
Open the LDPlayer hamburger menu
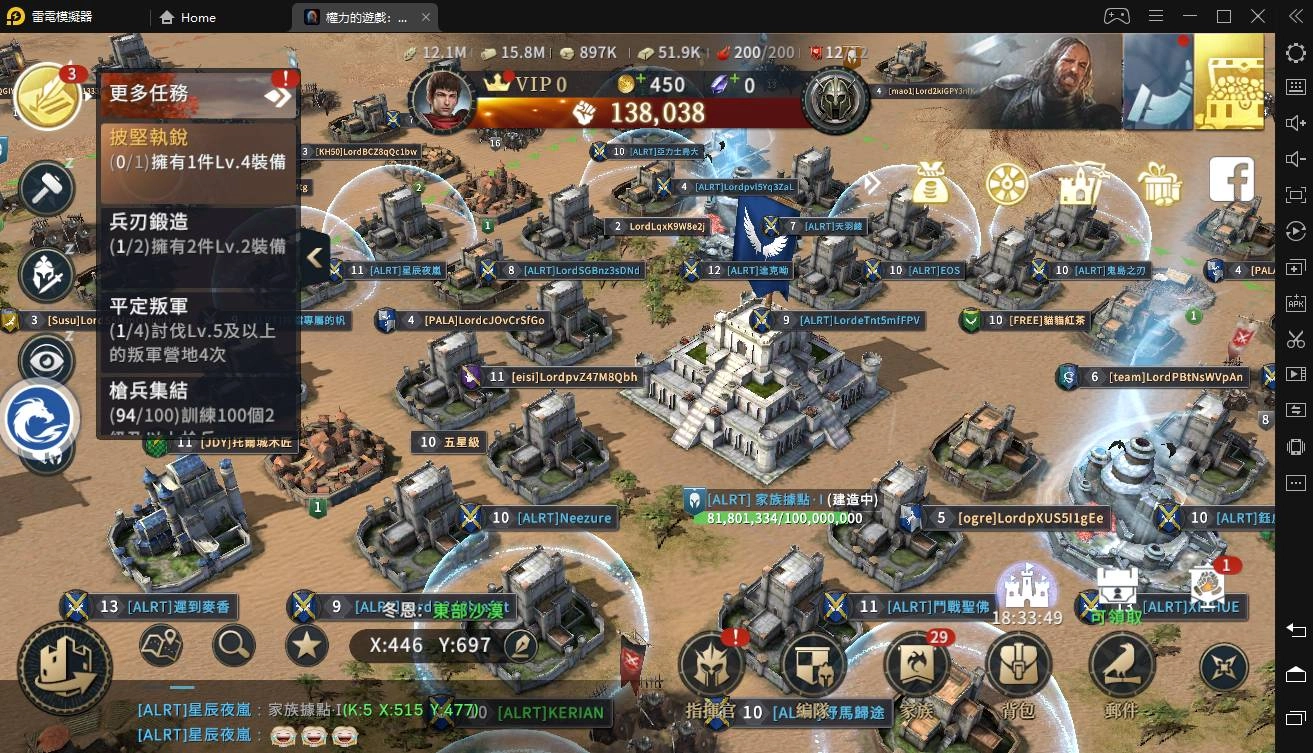[1157, 17]
